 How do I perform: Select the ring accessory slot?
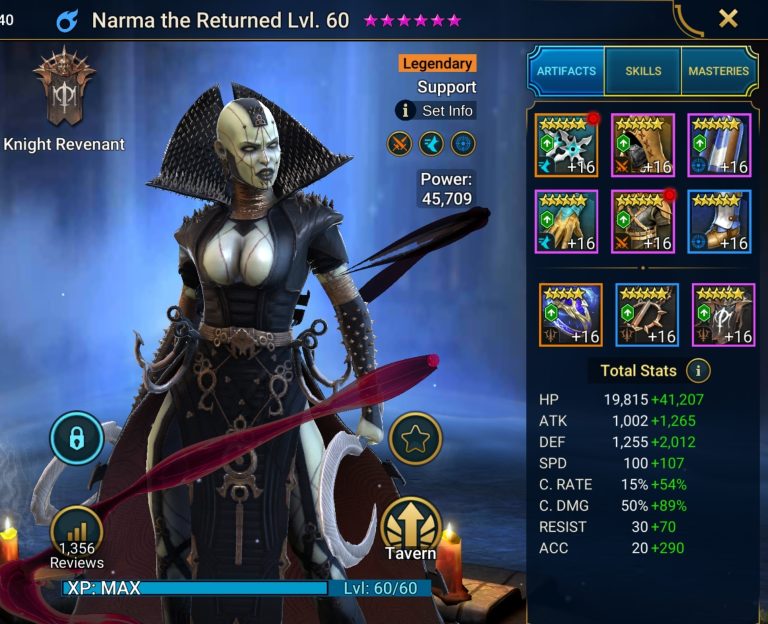coord(570,314)
